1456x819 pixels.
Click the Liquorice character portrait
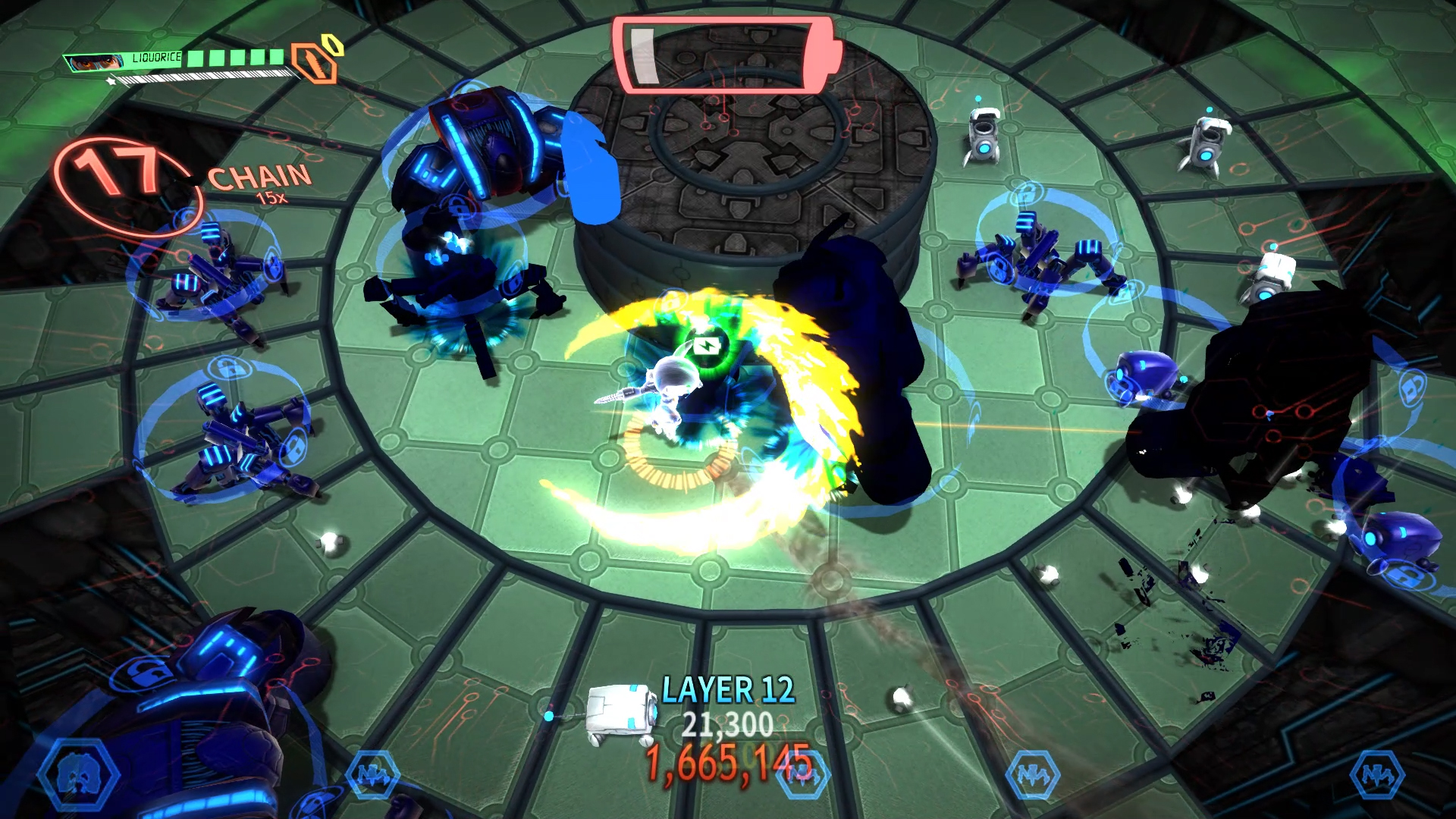[95, 61]
